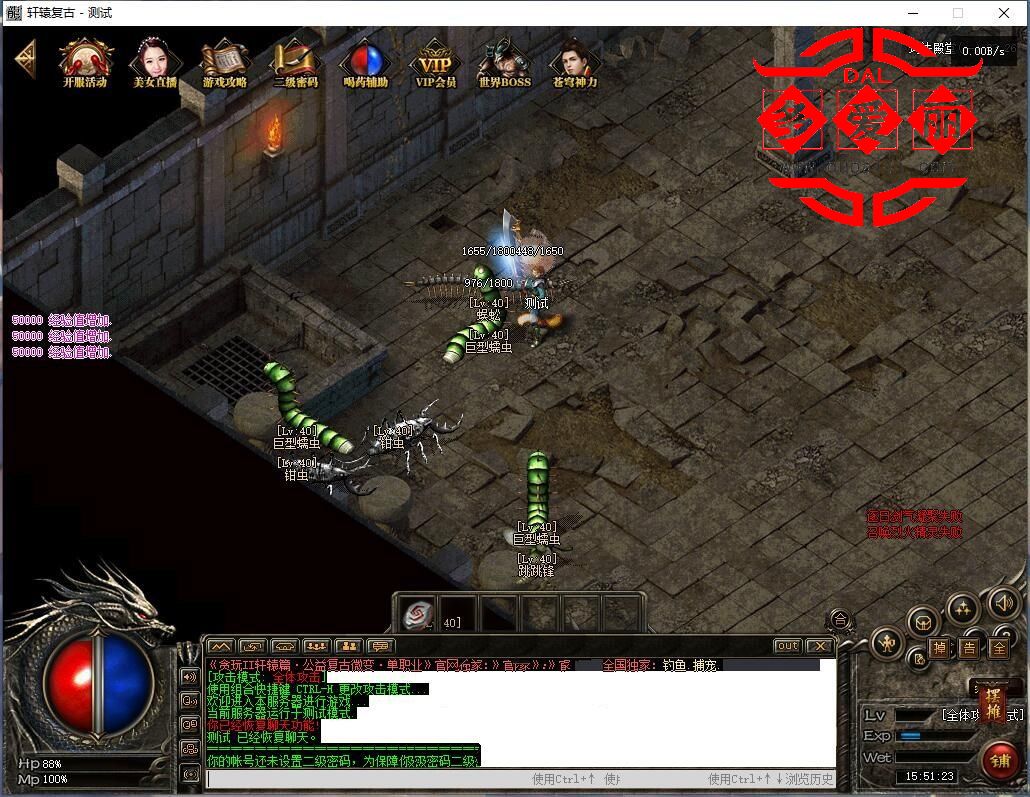
Task: Click the red 铺 shop button
Action: click(999, 759)
